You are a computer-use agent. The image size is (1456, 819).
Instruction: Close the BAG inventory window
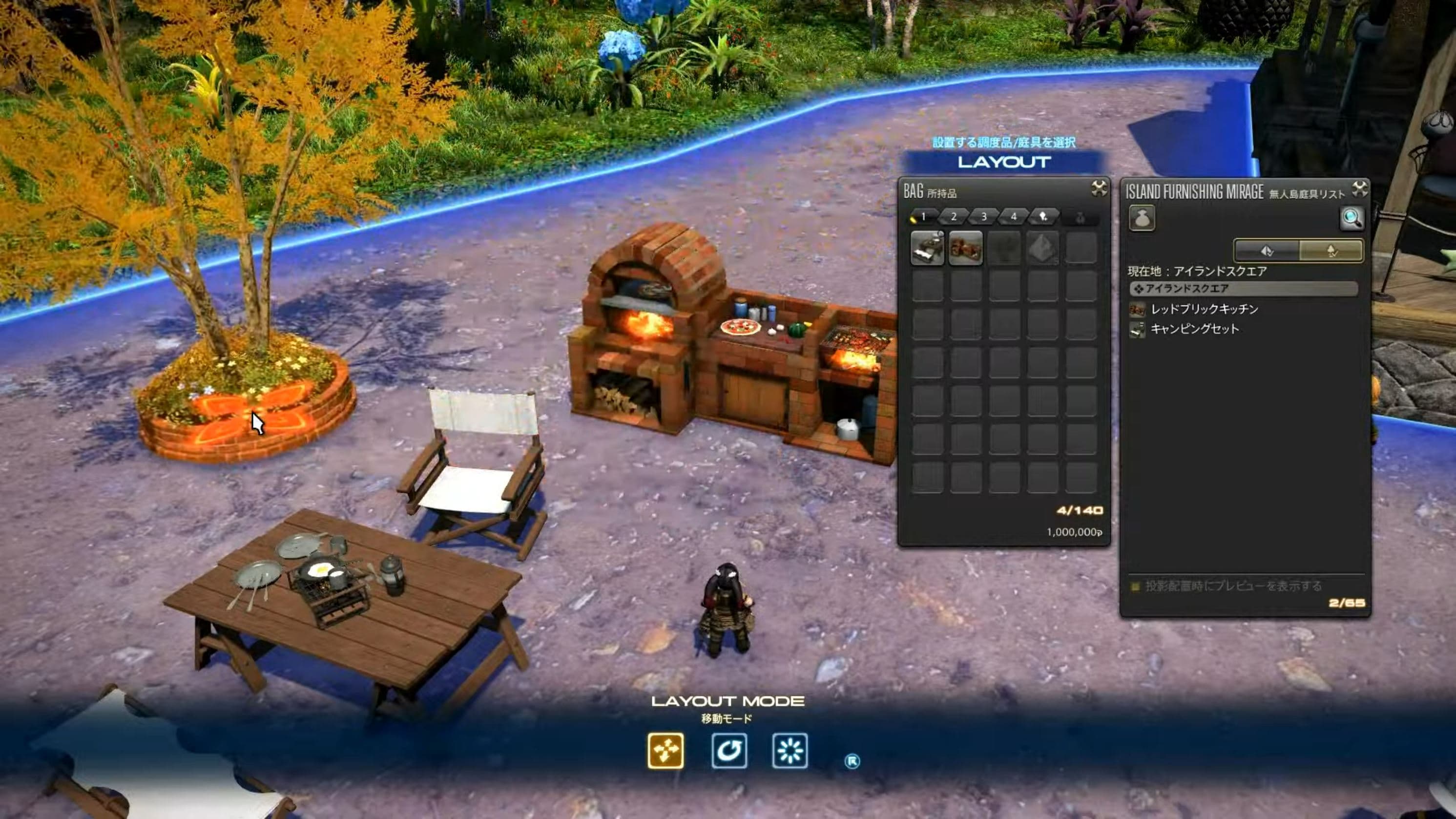coord(1099,188)
